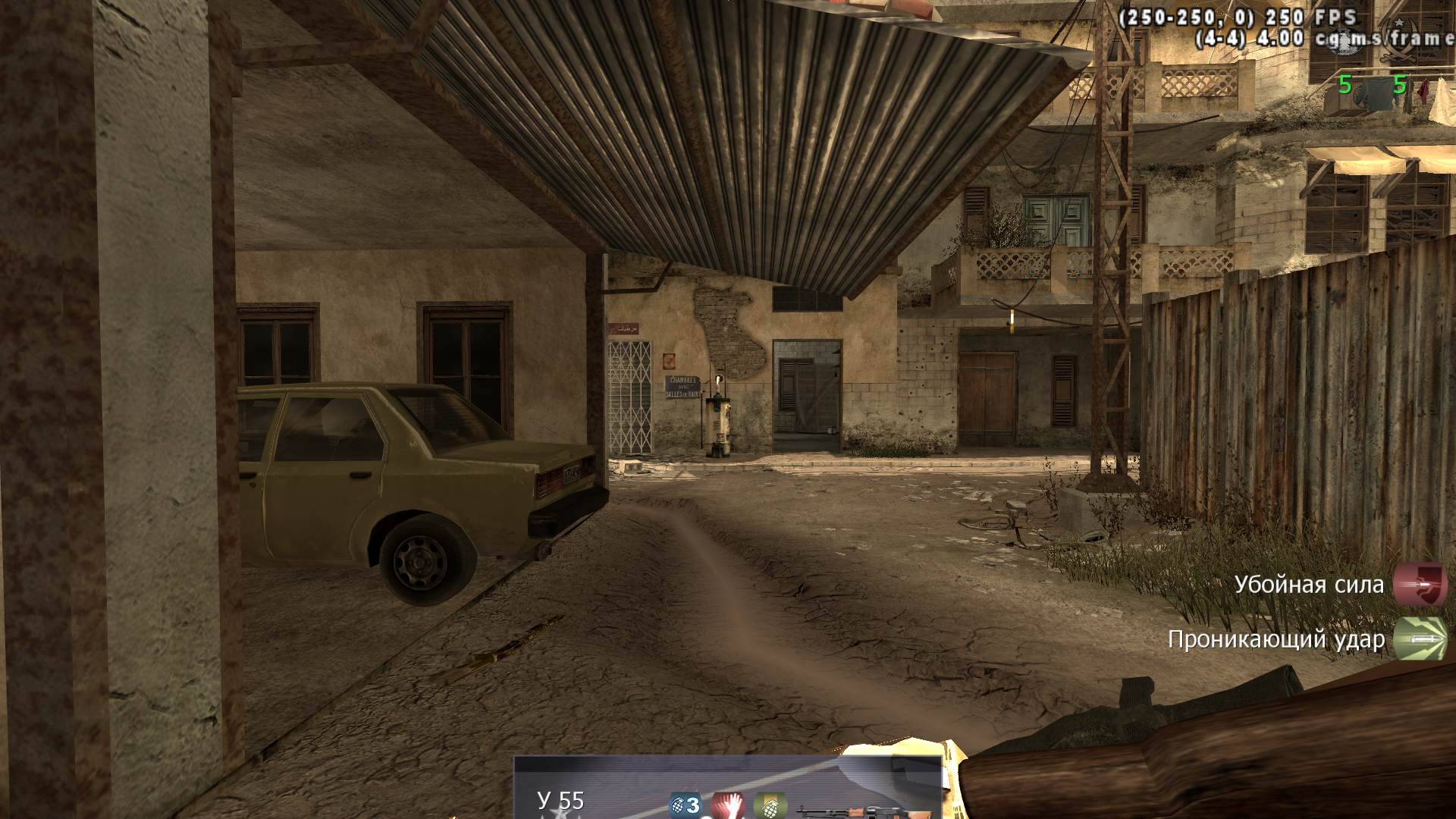Select the Проникающий удар perk icon
Image resolution: width=1456 pixels, height=819 pixels.
point(1420,639)
